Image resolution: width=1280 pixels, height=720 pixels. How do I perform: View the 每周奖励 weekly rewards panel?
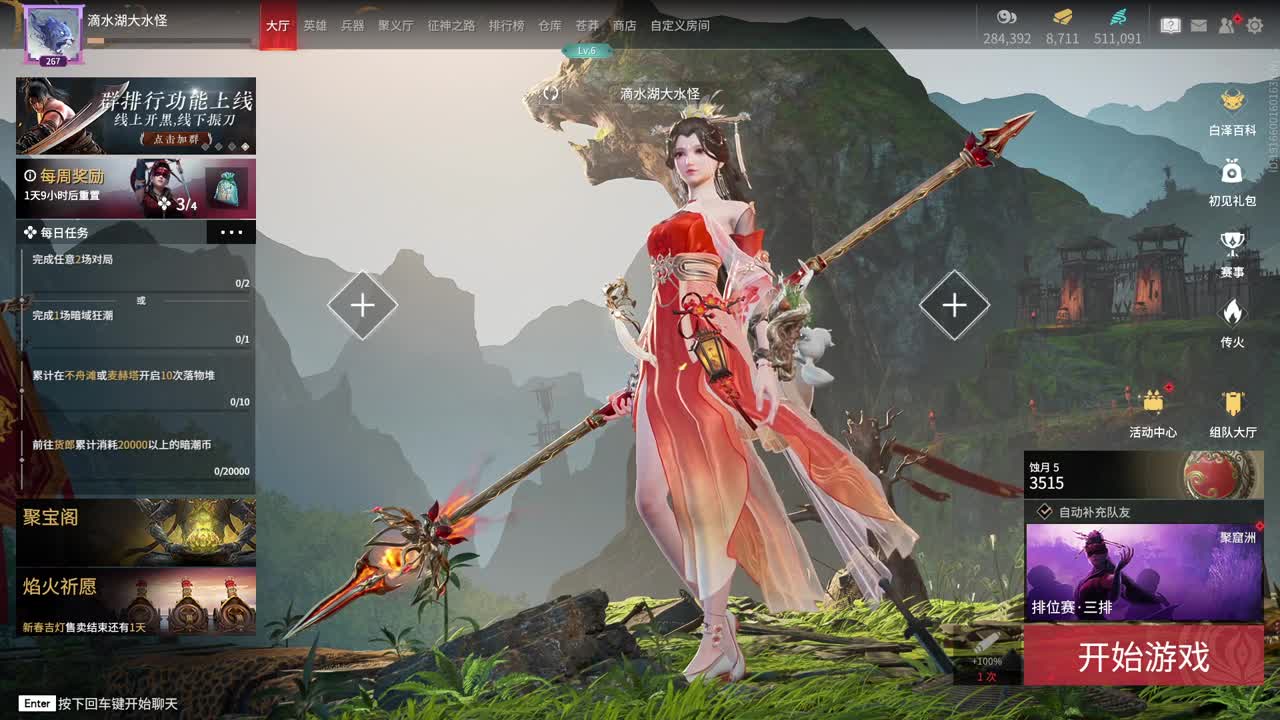135,187
